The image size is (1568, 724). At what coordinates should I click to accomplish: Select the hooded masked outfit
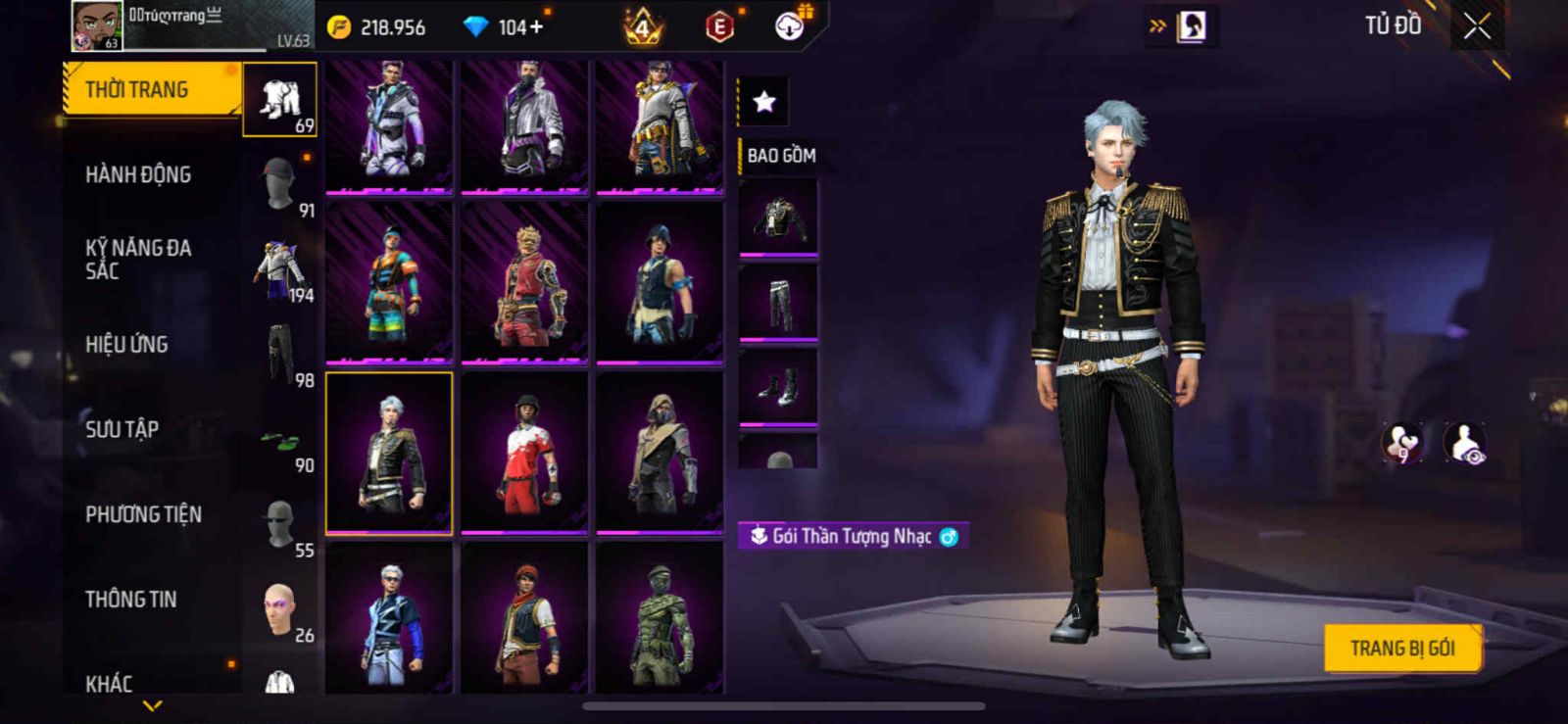660,453
